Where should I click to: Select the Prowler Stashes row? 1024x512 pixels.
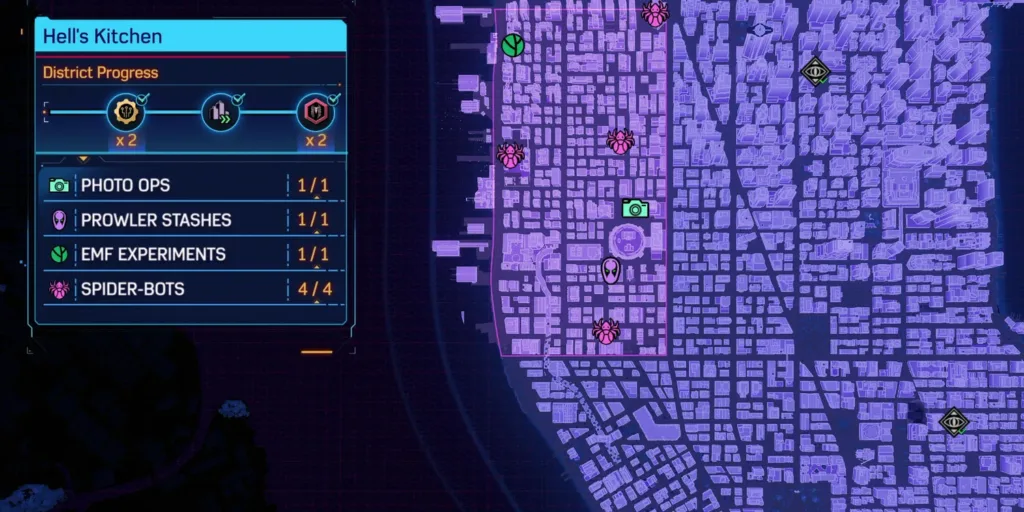pyautogui.click(x=190, y=220)
